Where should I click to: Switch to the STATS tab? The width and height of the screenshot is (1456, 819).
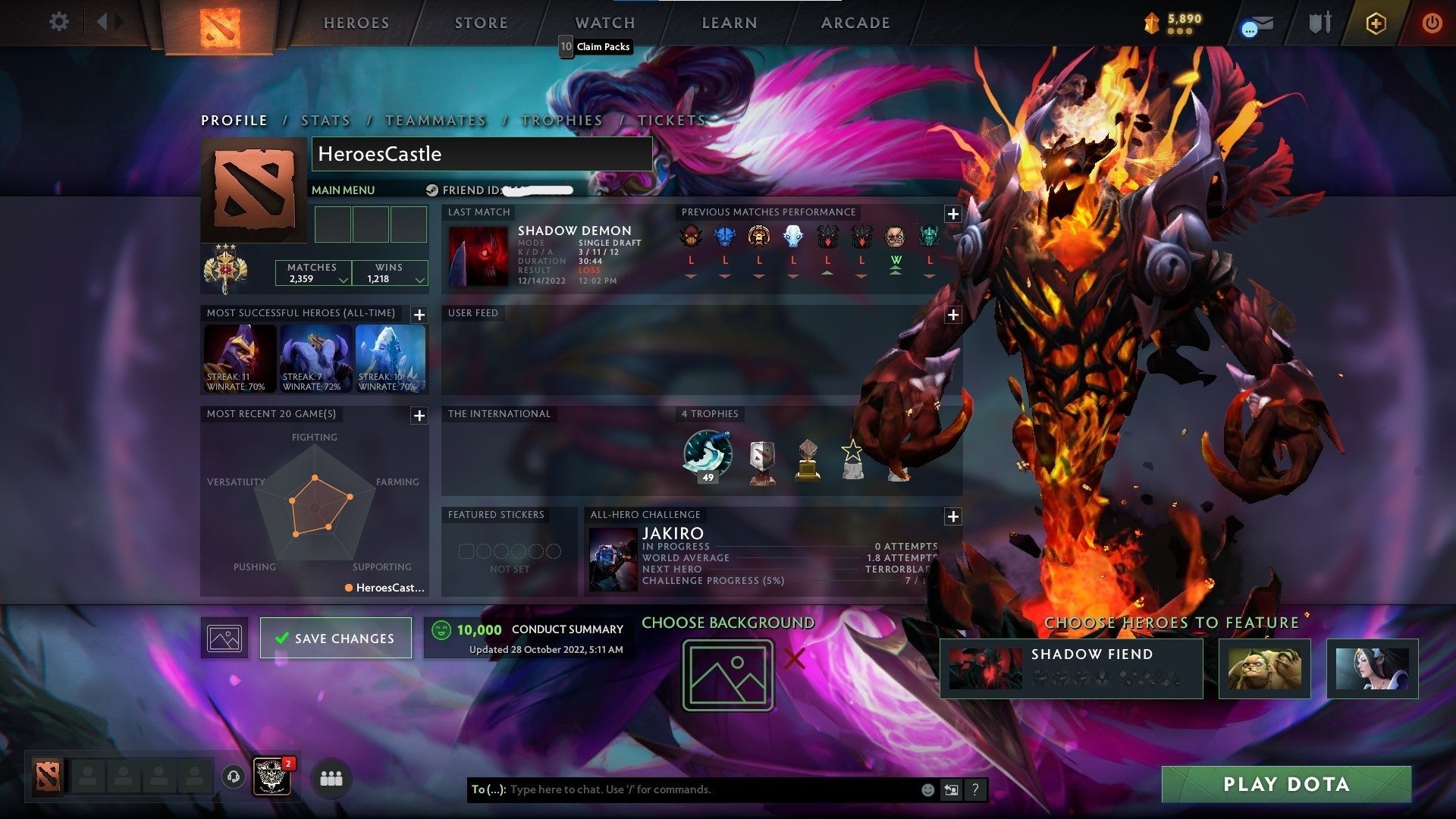click(x=325, y=120)
